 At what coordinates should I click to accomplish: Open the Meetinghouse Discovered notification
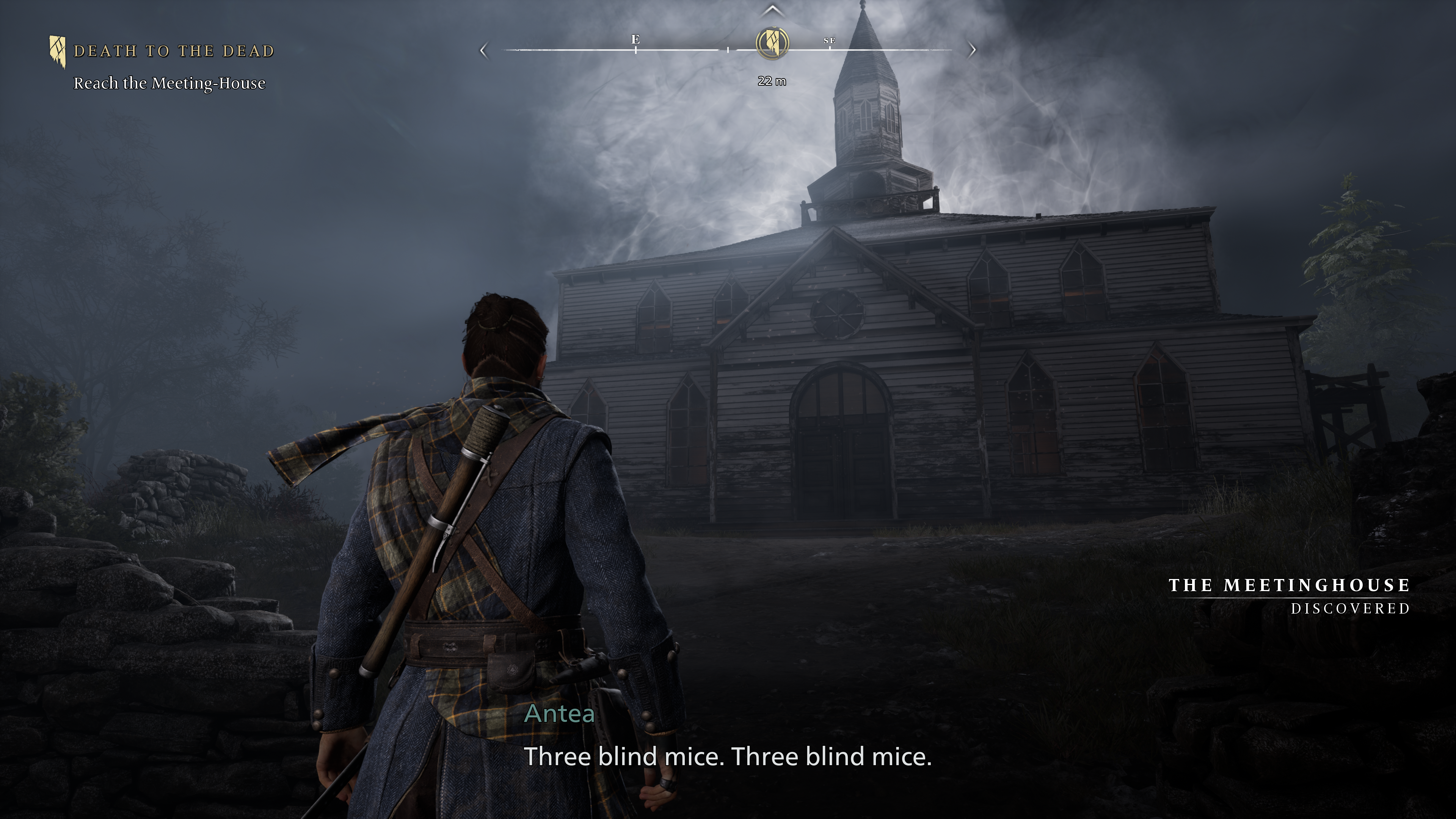(x=1289, y=596)
